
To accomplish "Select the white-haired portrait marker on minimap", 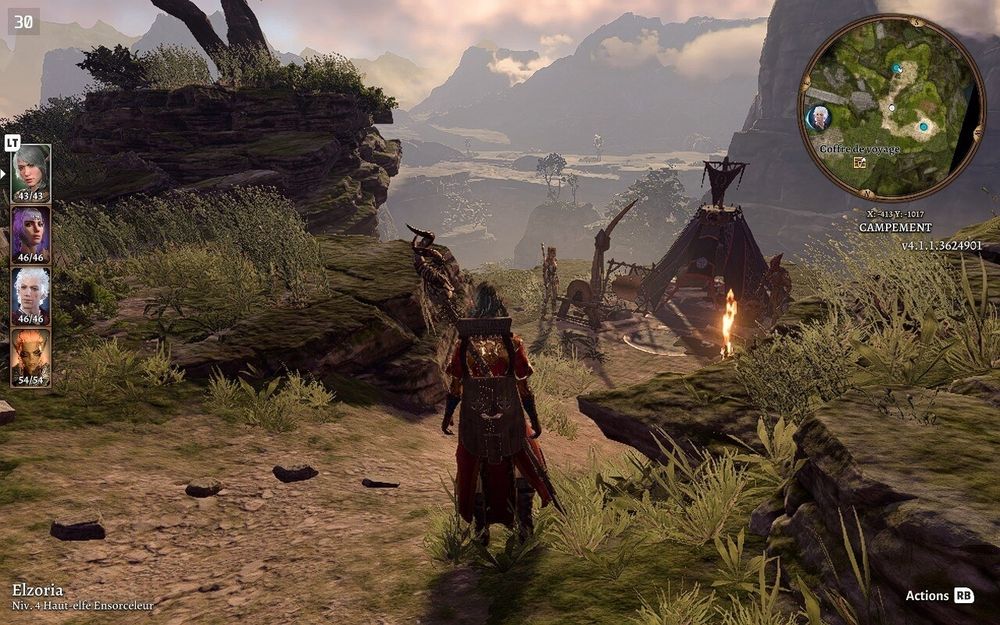I will click(x=819, y=118).
